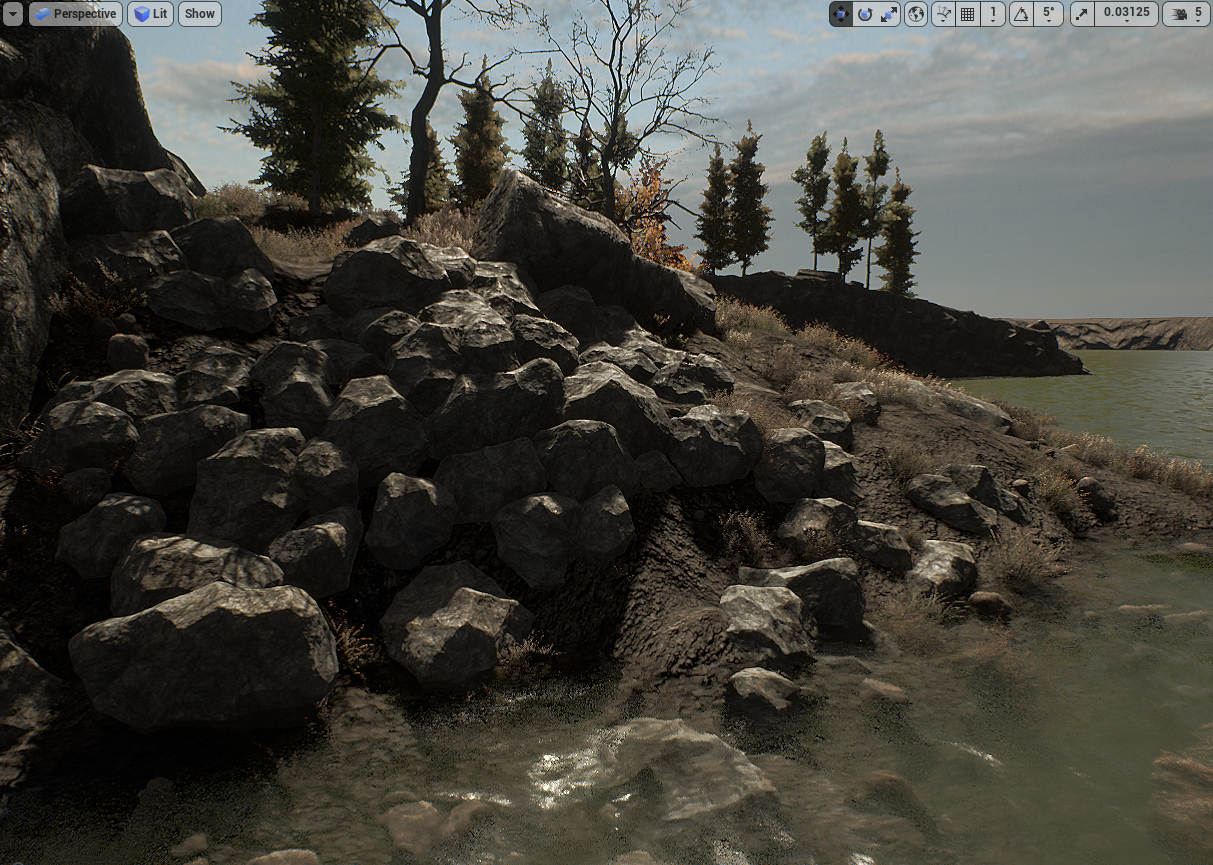Toggle scale snapping arrow icon
The image size is (1213, 865).
[x=1082, y=14]
